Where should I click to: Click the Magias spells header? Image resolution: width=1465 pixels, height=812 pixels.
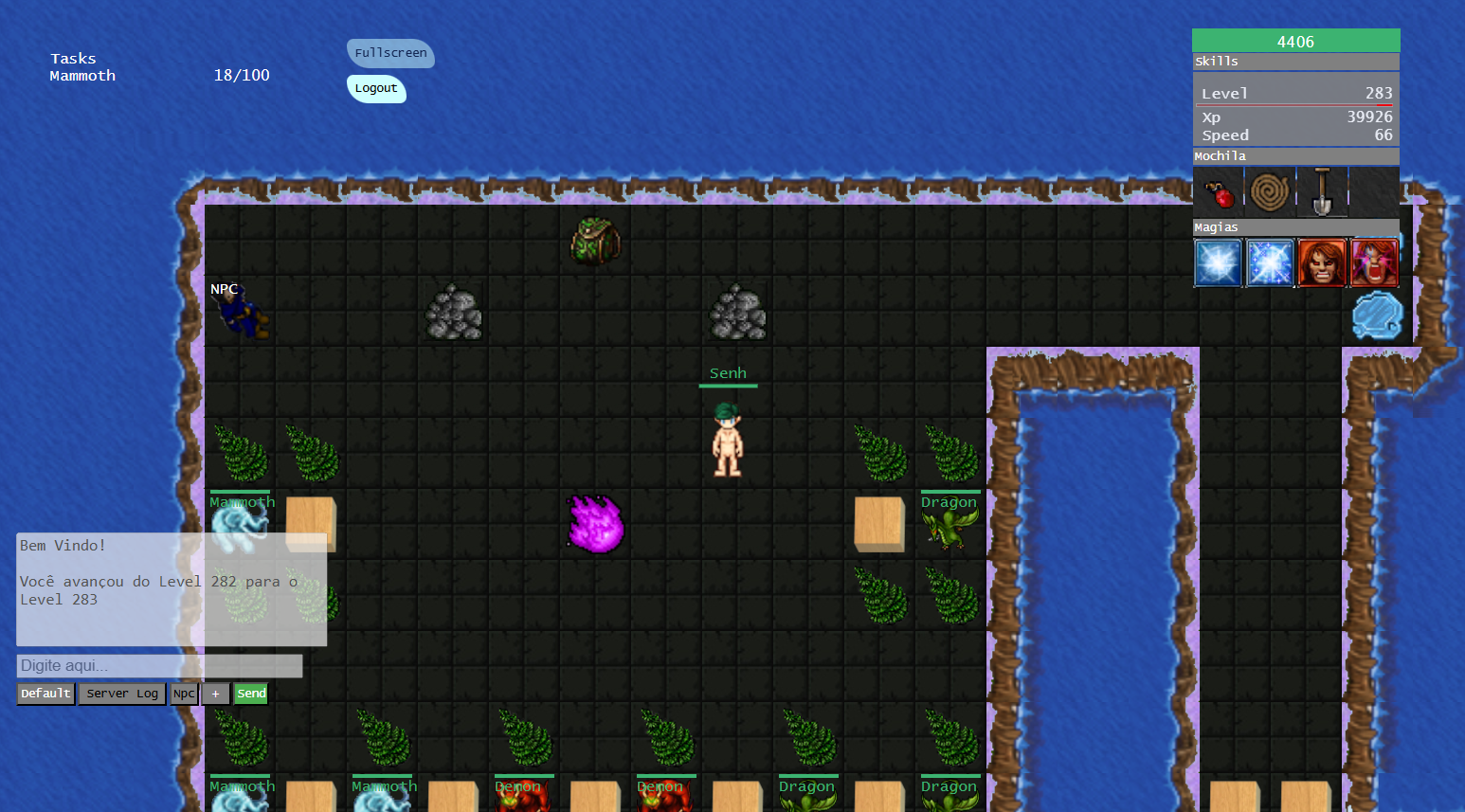pyautogui.click(x=1295, y=227)
